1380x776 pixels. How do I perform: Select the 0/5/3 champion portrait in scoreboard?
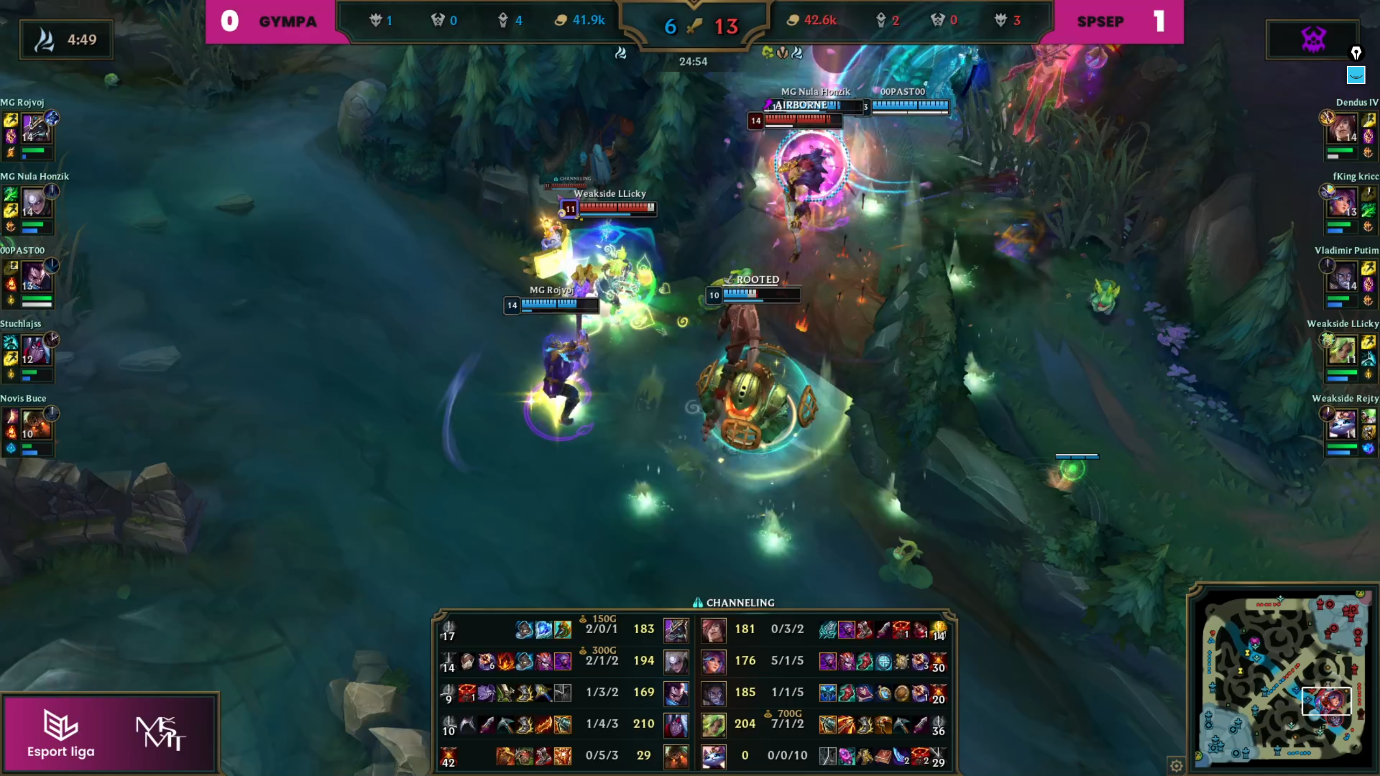click(676, 755)
